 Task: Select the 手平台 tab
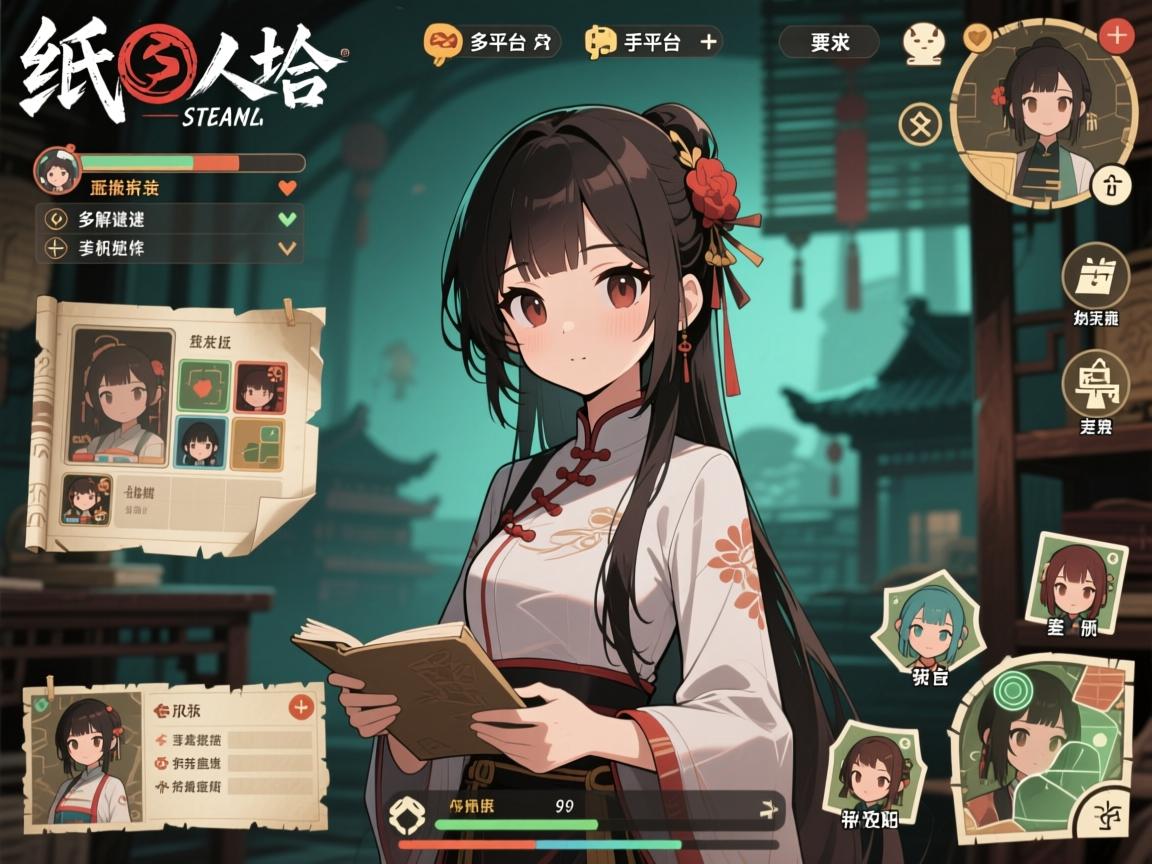coord(652,42)
